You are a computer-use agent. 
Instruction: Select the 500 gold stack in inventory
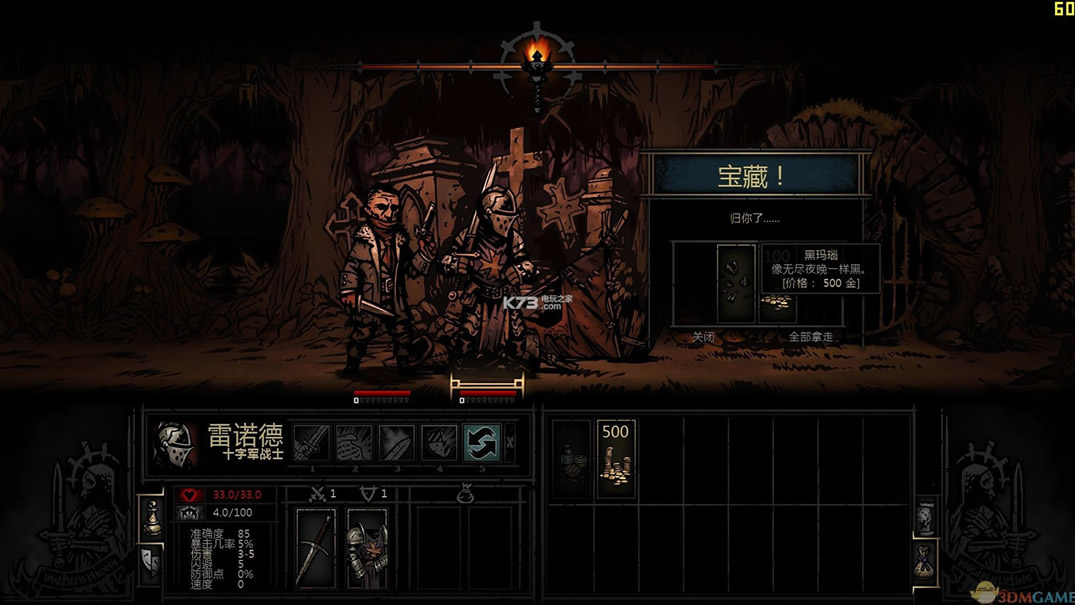pos(615,460)
